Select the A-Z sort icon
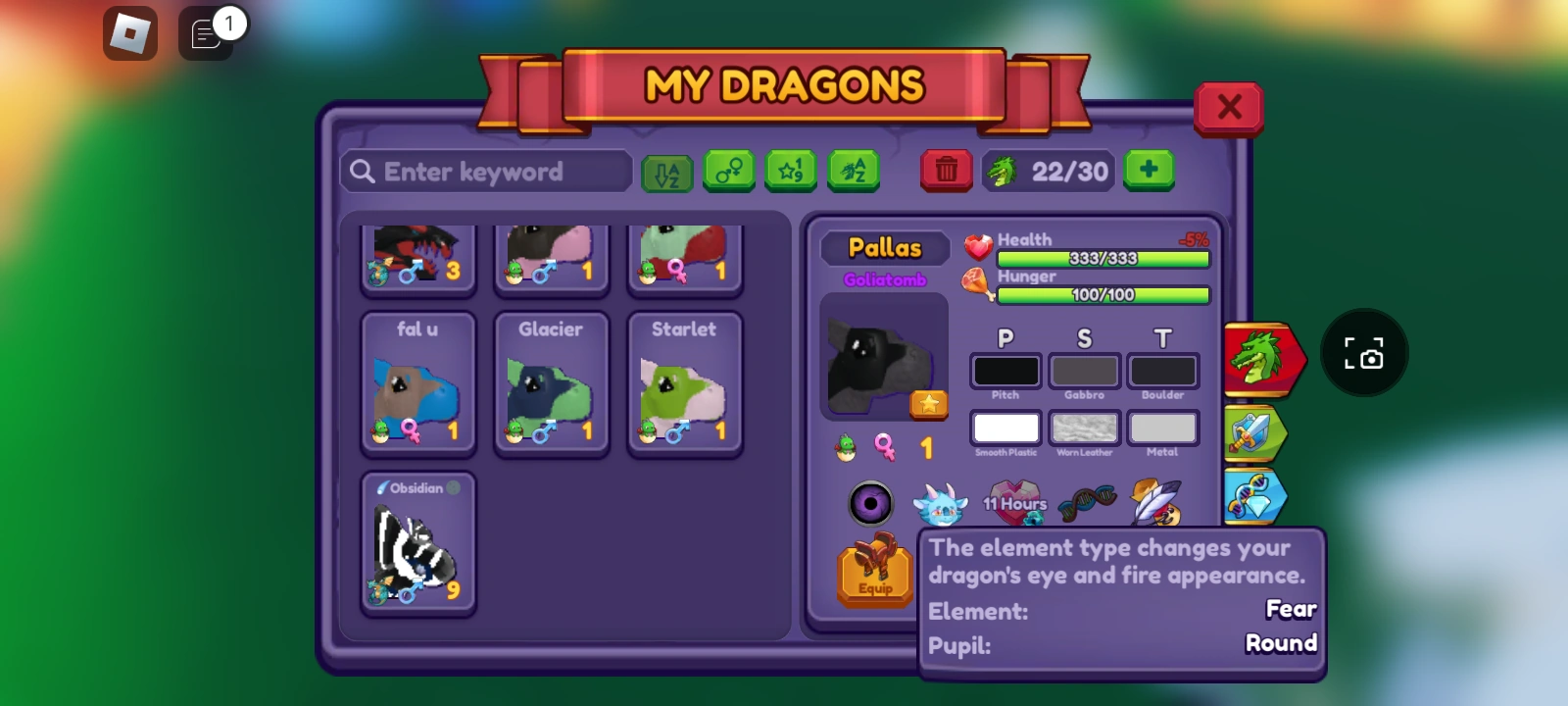Screen dimensions: 1568x706 coord(666,171)
